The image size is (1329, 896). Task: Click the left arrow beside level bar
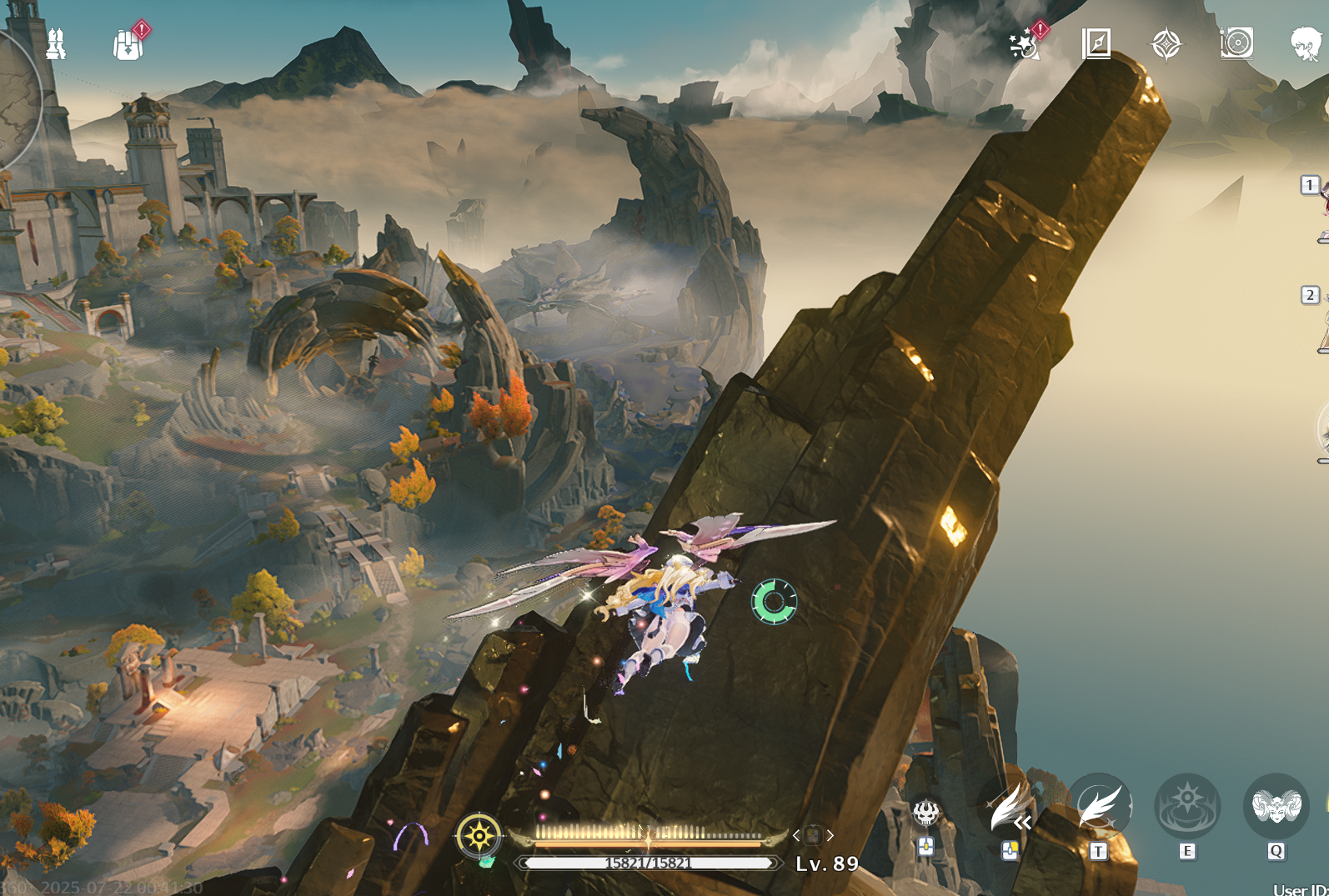(796, 835)
